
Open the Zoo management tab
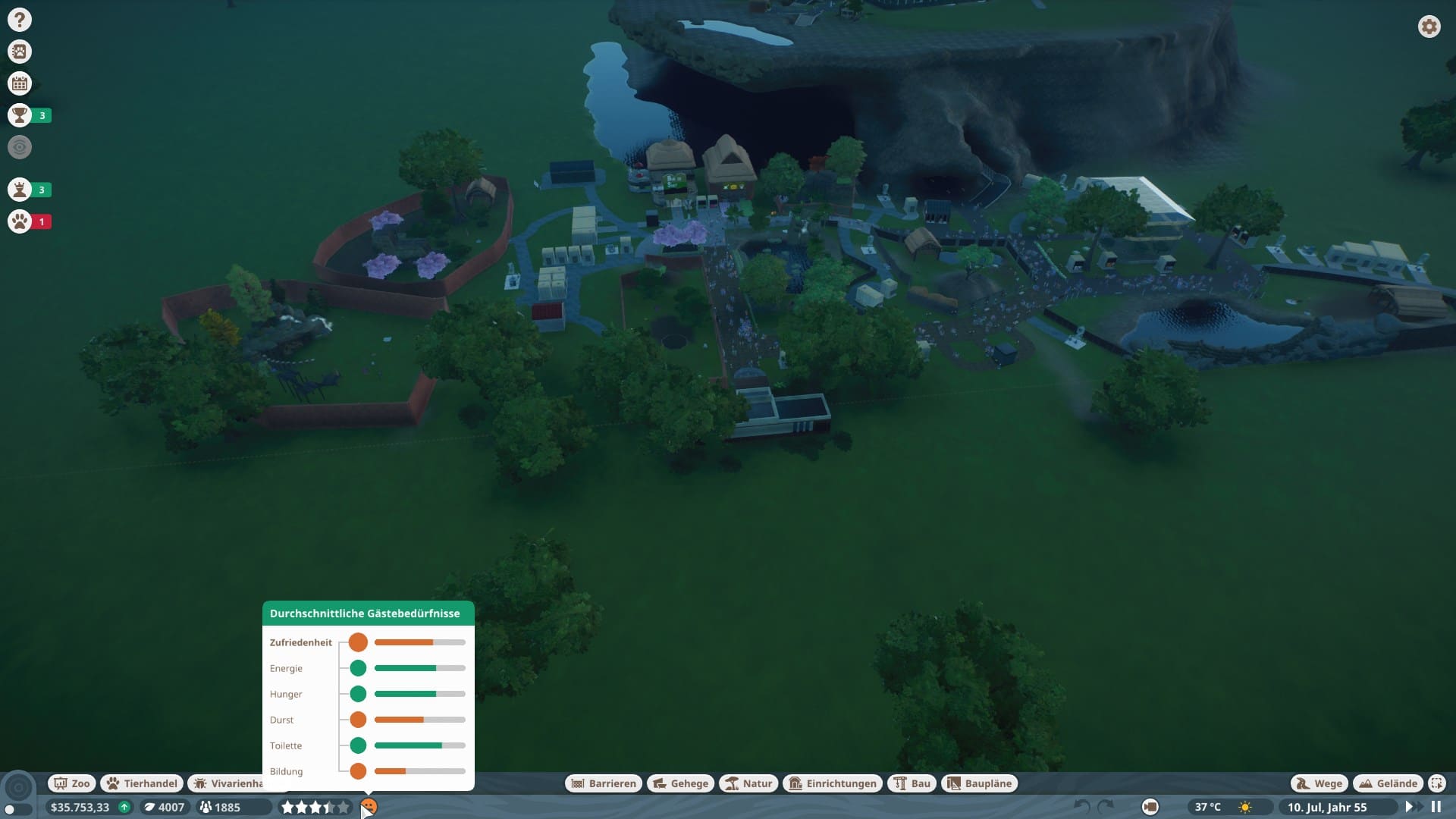(x=72, y=783)
